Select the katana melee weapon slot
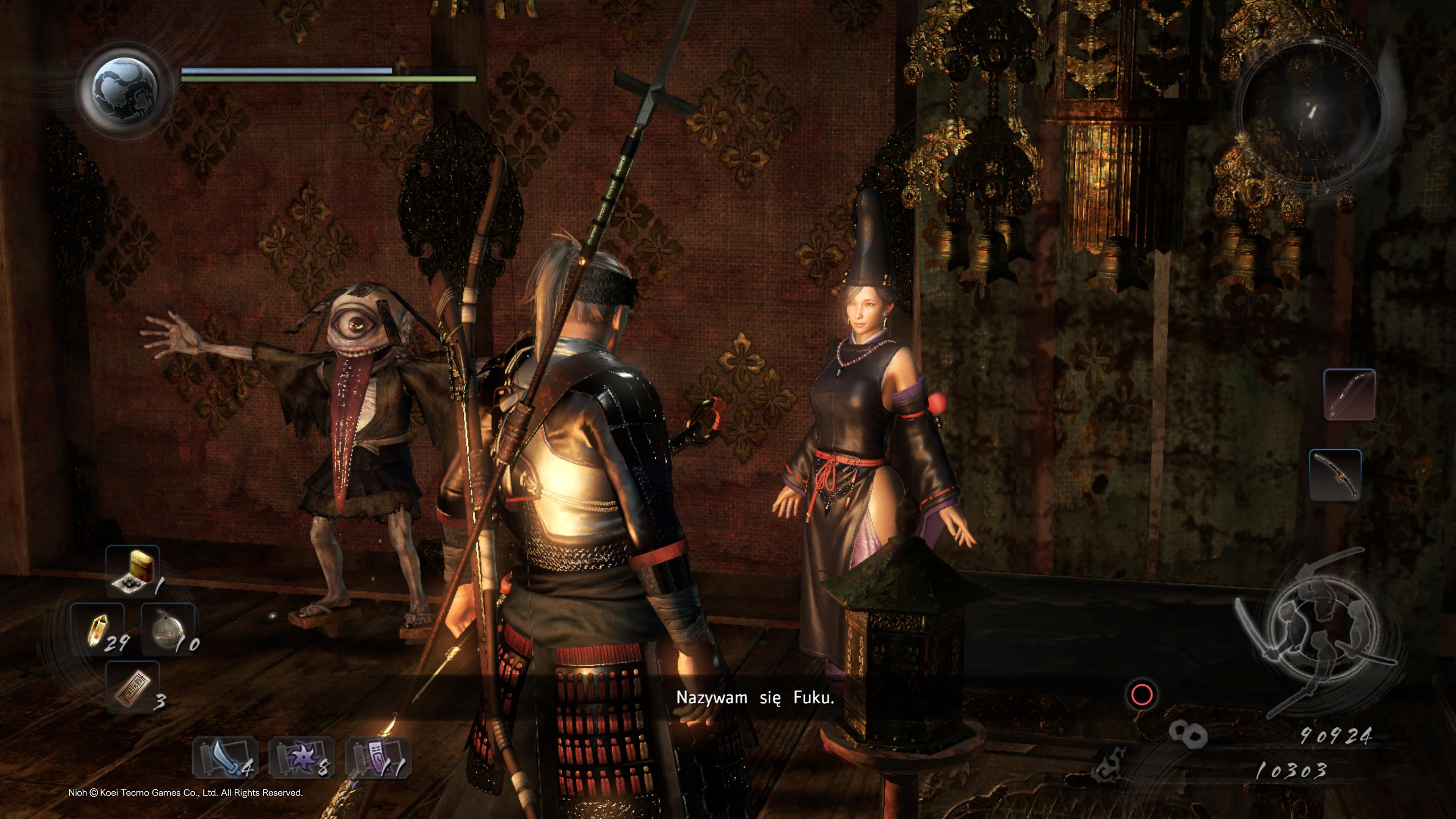1456x819 pixels. click(x=1335, y=475)
